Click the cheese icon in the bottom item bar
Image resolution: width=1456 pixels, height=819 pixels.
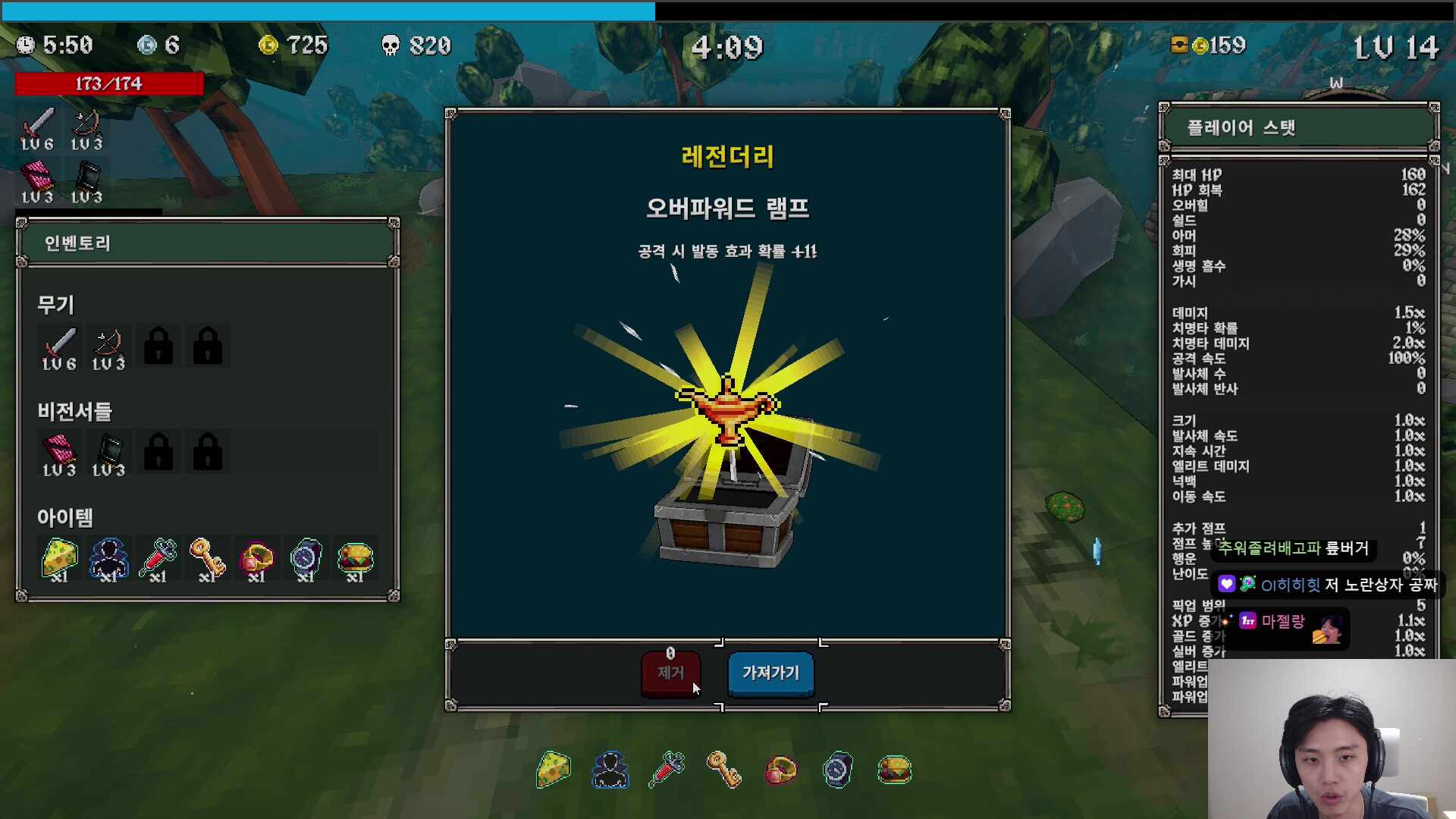point(554,770)
